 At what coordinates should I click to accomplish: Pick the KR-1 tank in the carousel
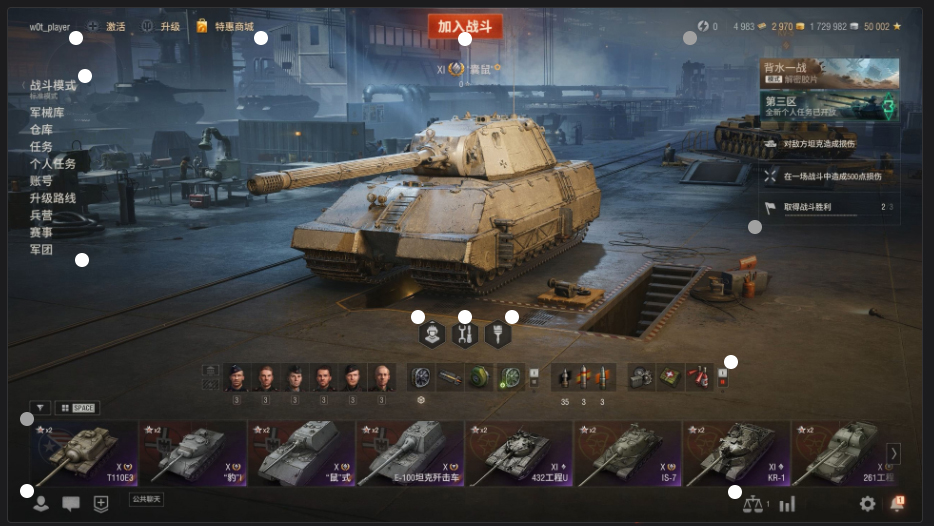click(x=737, y=453)
